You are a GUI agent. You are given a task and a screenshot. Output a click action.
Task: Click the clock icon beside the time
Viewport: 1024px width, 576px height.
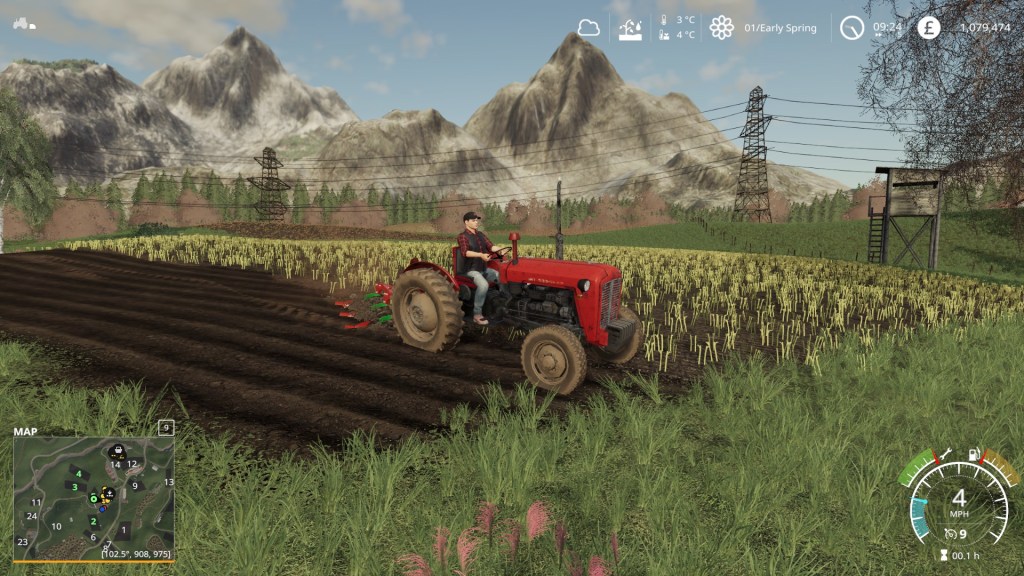point(852,28)
